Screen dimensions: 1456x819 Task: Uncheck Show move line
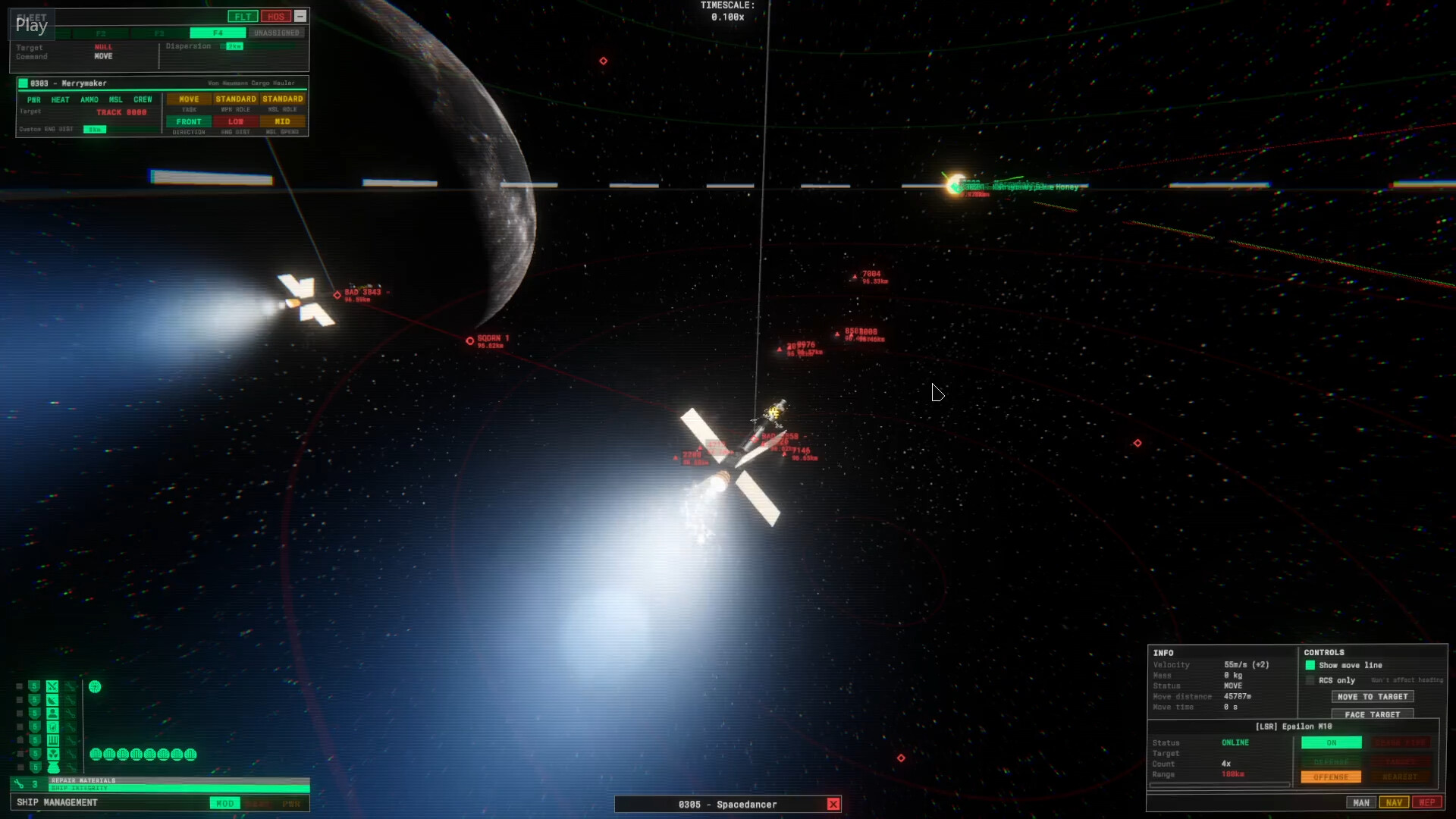(1311, 665)
